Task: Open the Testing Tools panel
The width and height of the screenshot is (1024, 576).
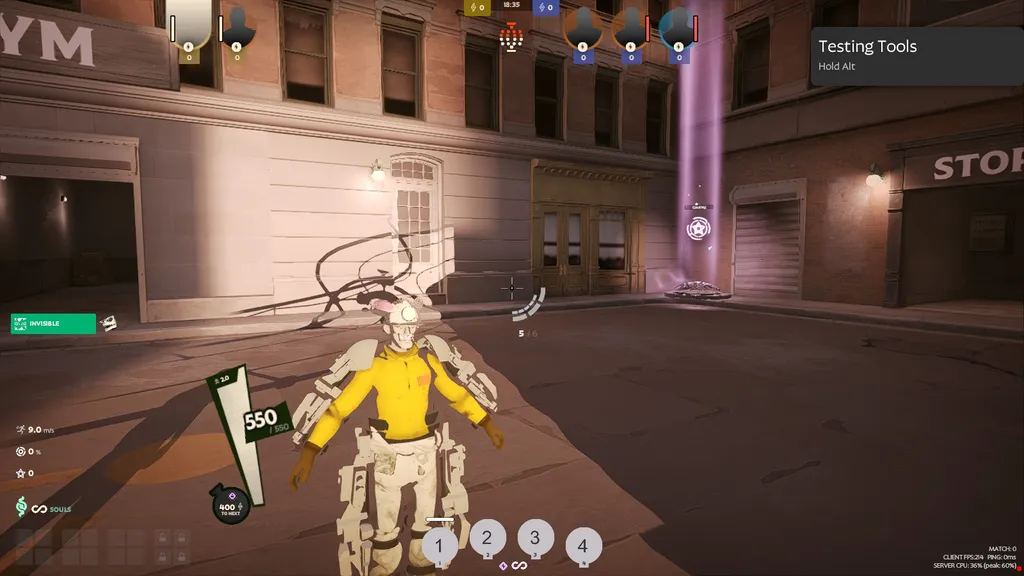Action: tap(916, 56)
